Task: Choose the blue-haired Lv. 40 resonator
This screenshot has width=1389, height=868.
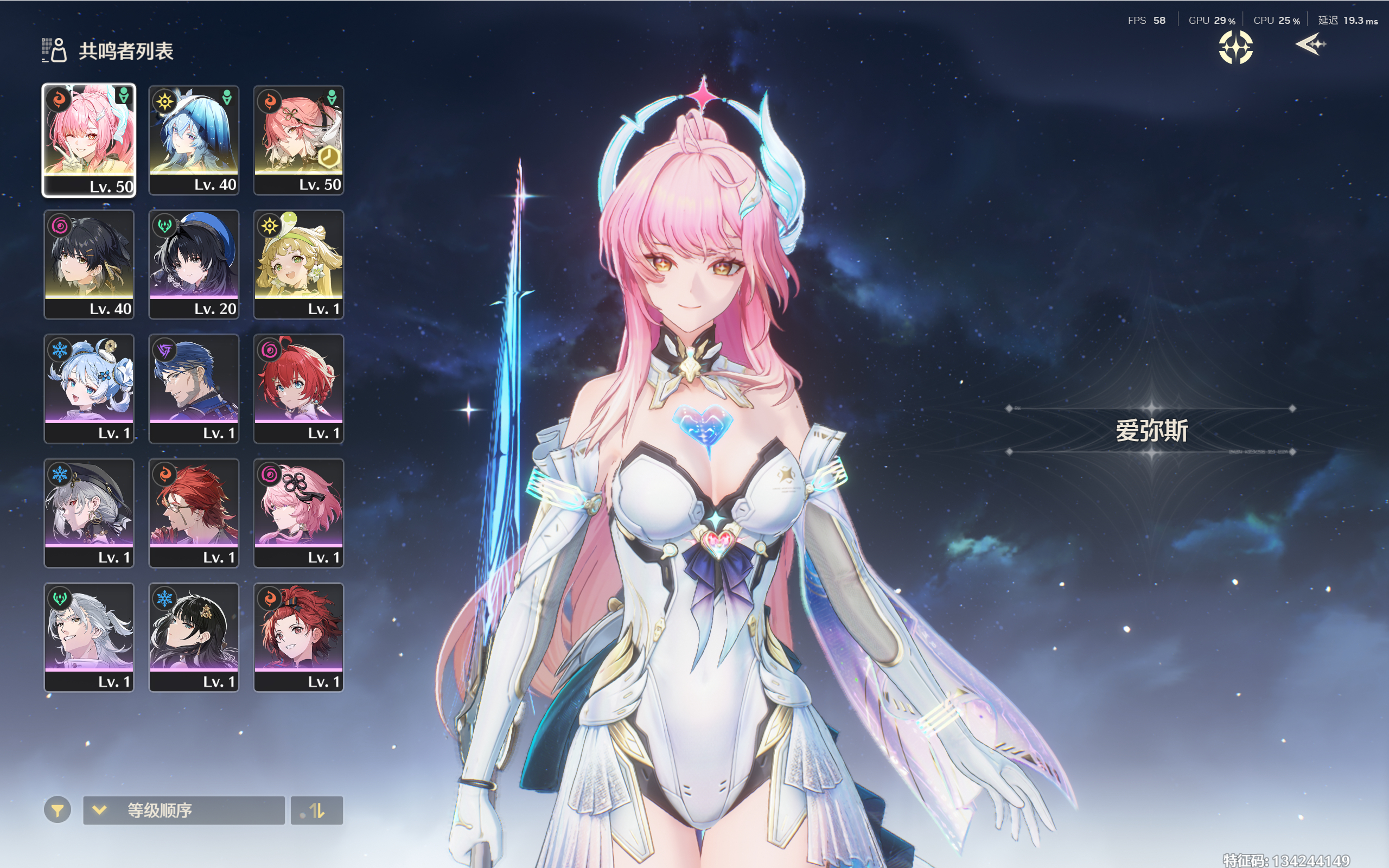Action: click(x=194, y=140)
